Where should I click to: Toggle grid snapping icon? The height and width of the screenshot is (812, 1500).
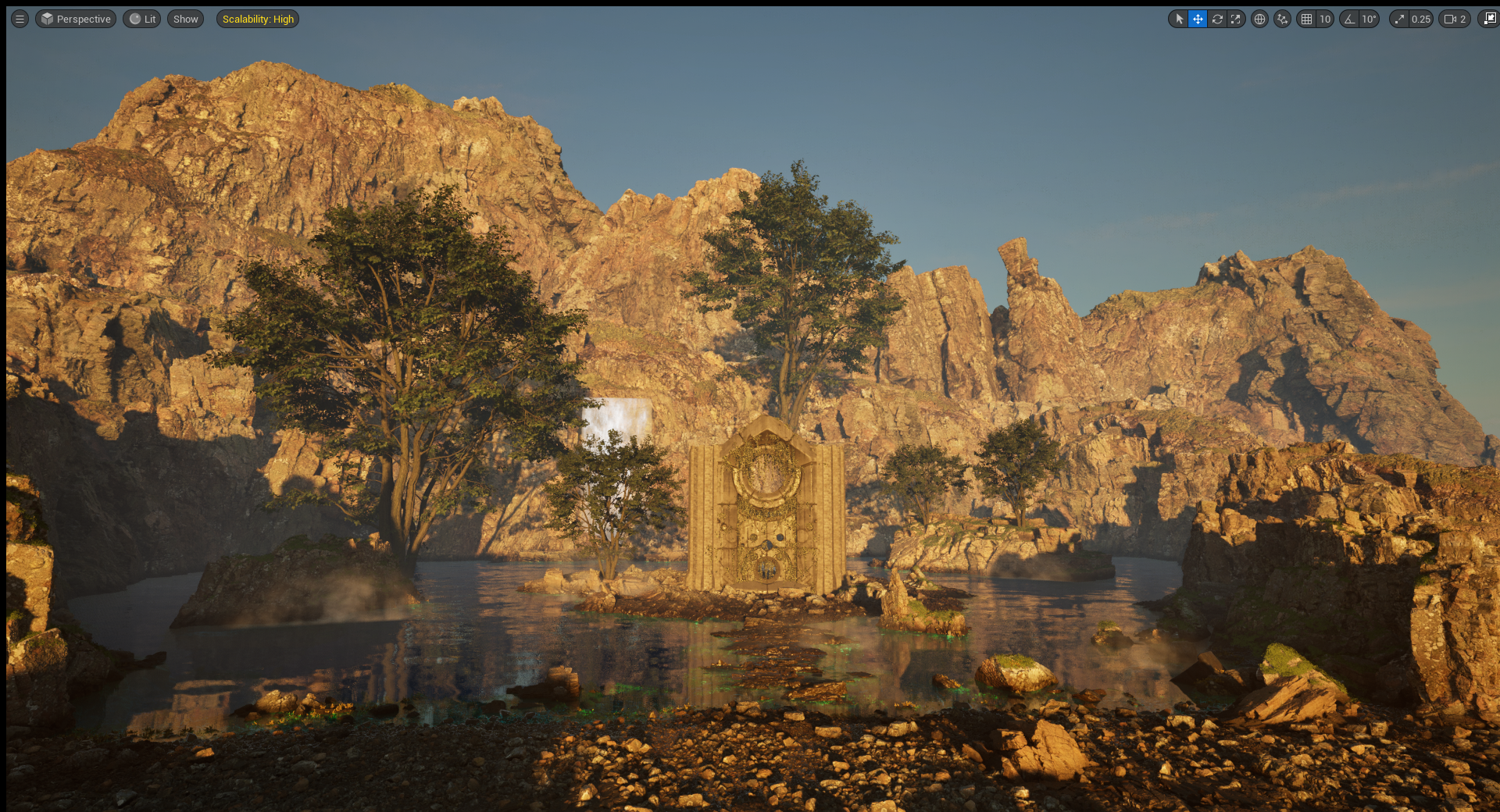pyautogui.click(x=1306, y=19)
